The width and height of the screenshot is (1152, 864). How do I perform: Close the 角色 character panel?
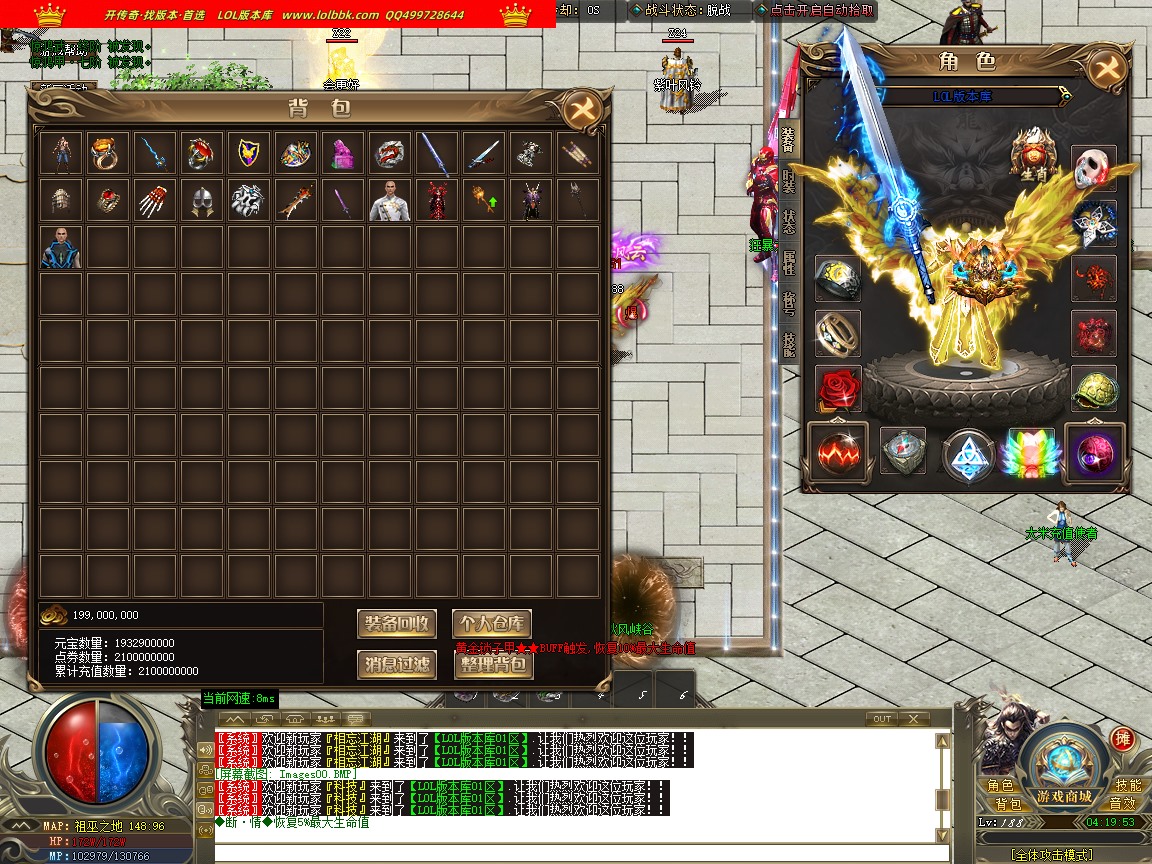point(1105,68)
